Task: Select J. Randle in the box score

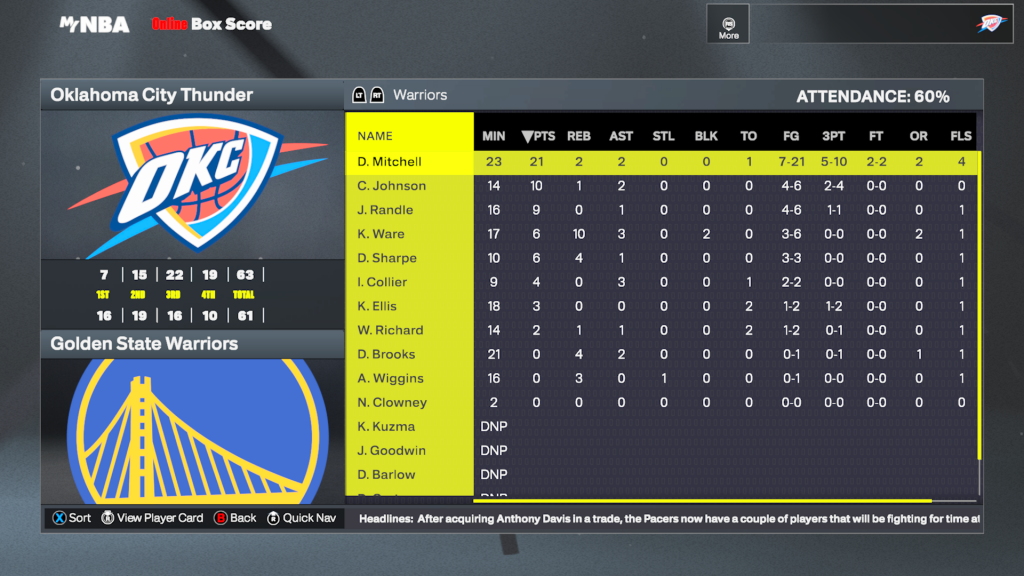Action: pyautogui.click(x=386, y=210)
